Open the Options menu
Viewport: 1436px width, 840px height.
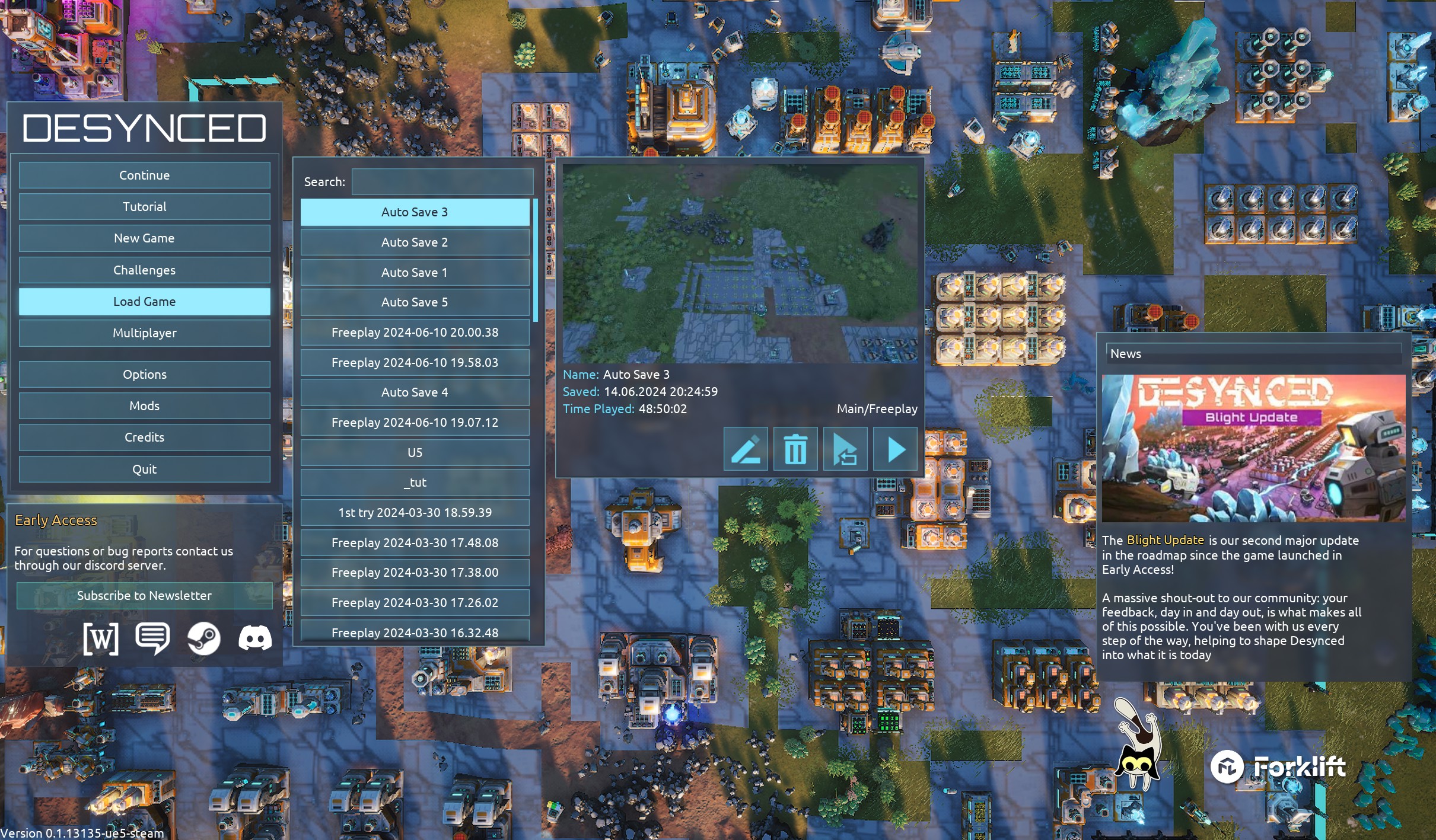[144, 375]
